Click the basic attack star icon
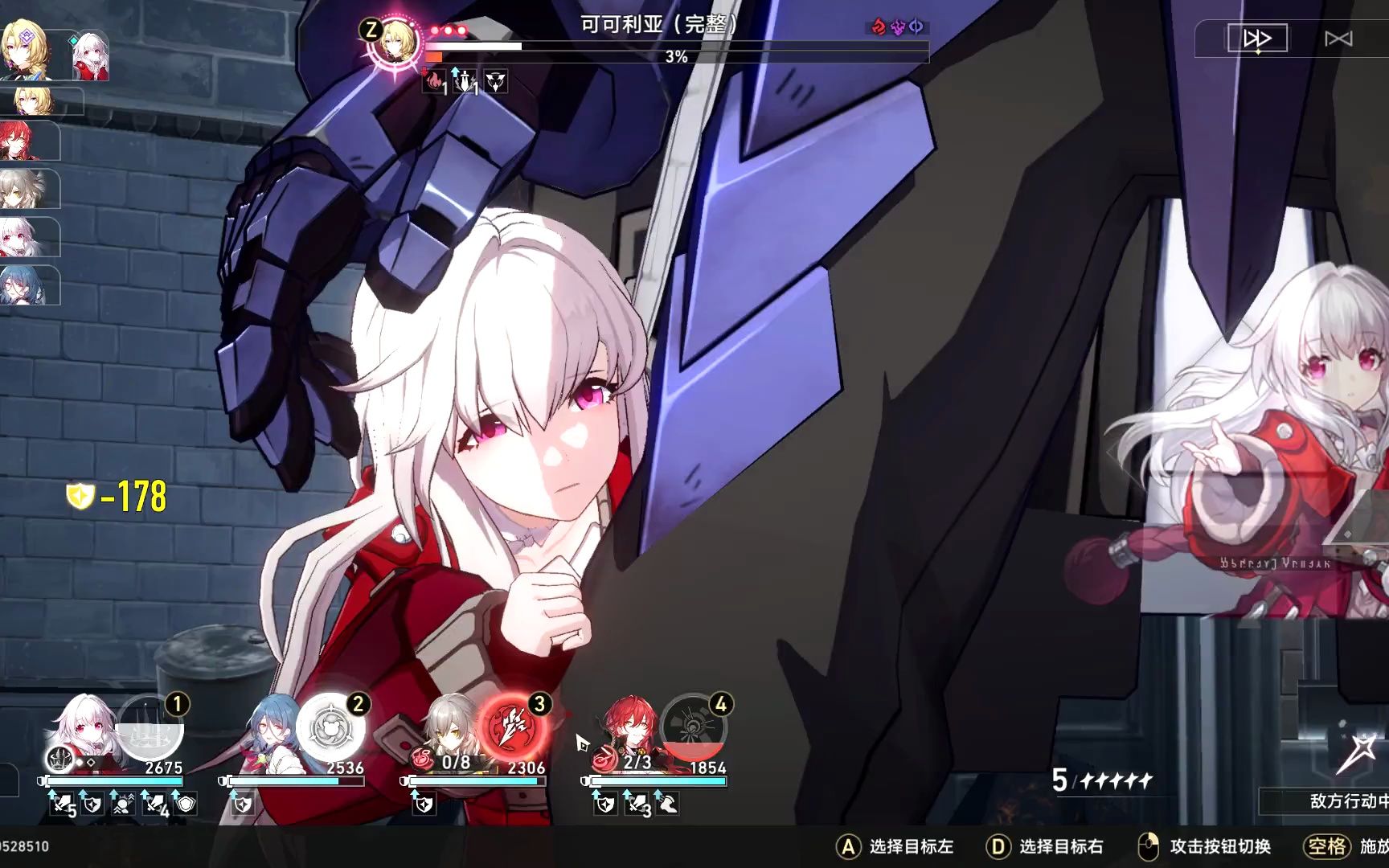The image size is (1389, 868). pyautogui.click(x=1362, y=747)
